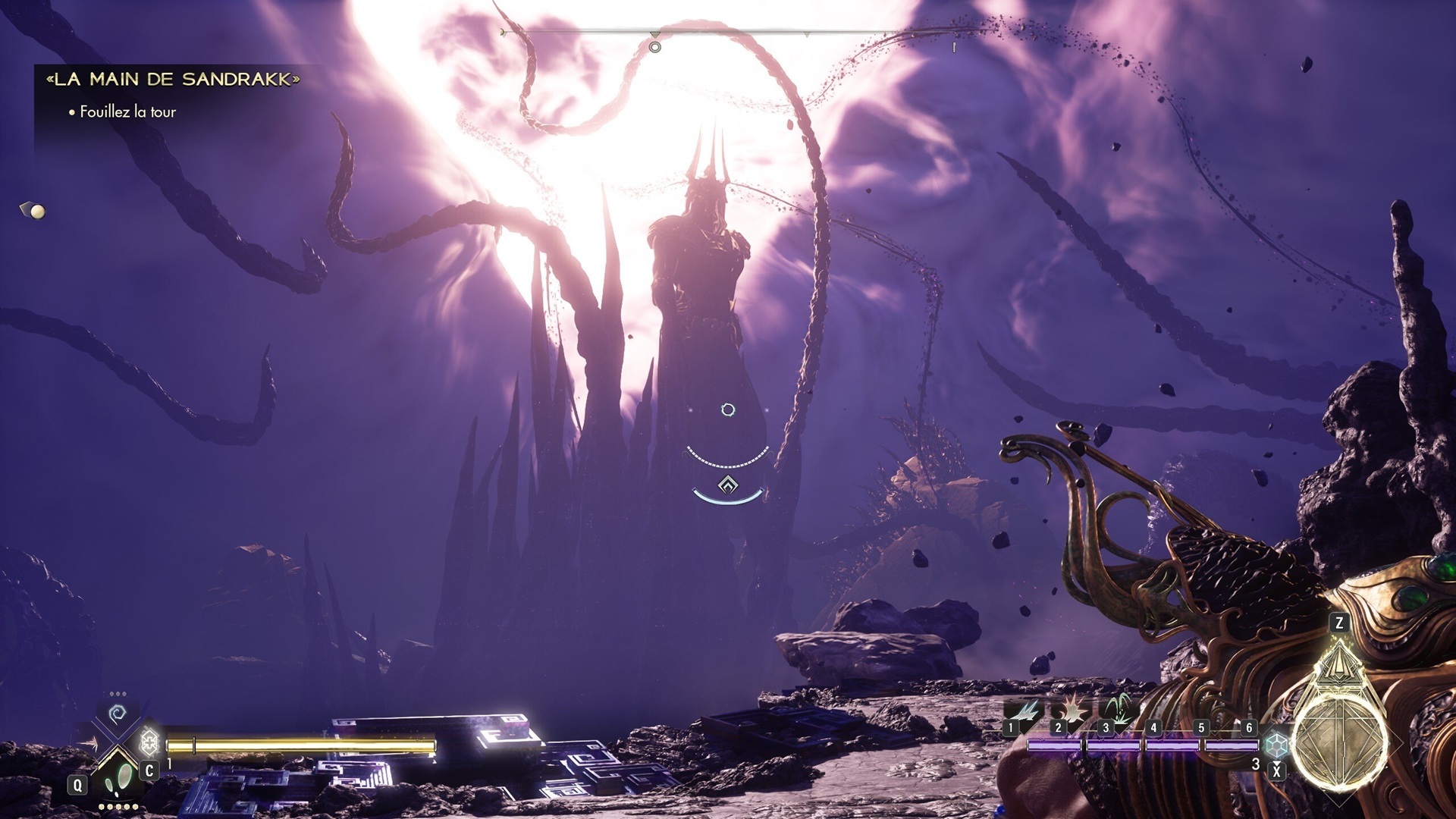The height and width of the screenshot is (819, 1456).
Task: Click the circular marker on the compass bar
Action: tap(655, 47)
